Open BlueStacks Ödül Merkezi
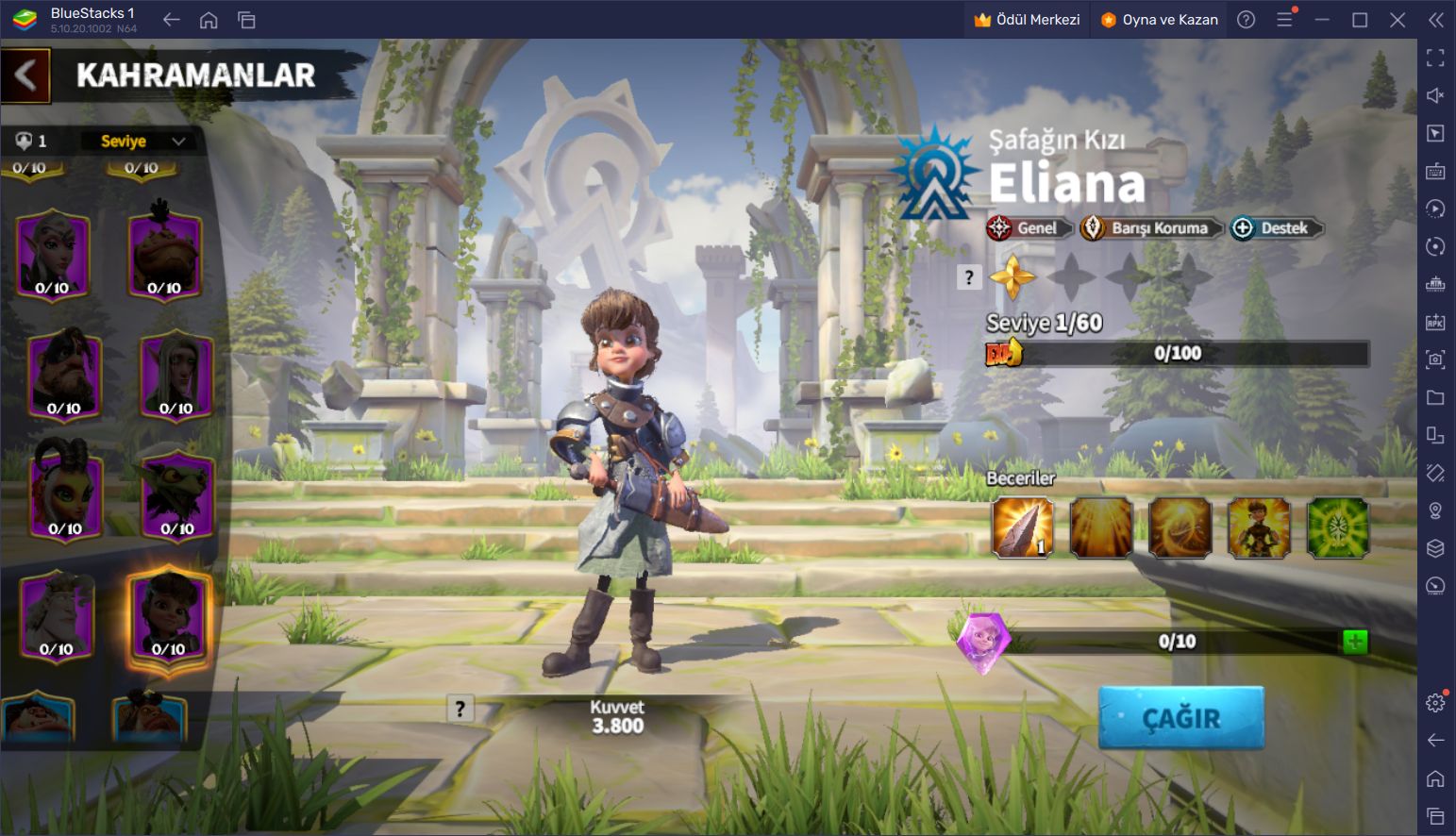 [1027, 20]
